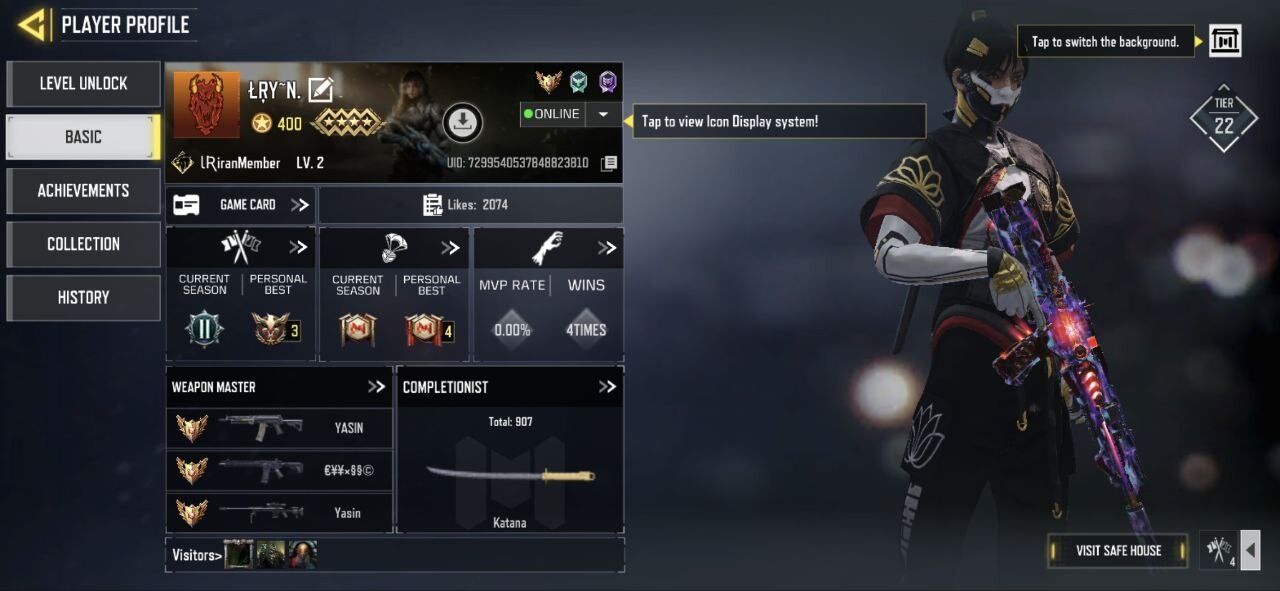Expand the Weapon Master section
This screenshot has height=591, width=1280.
[x=376, y=387]
